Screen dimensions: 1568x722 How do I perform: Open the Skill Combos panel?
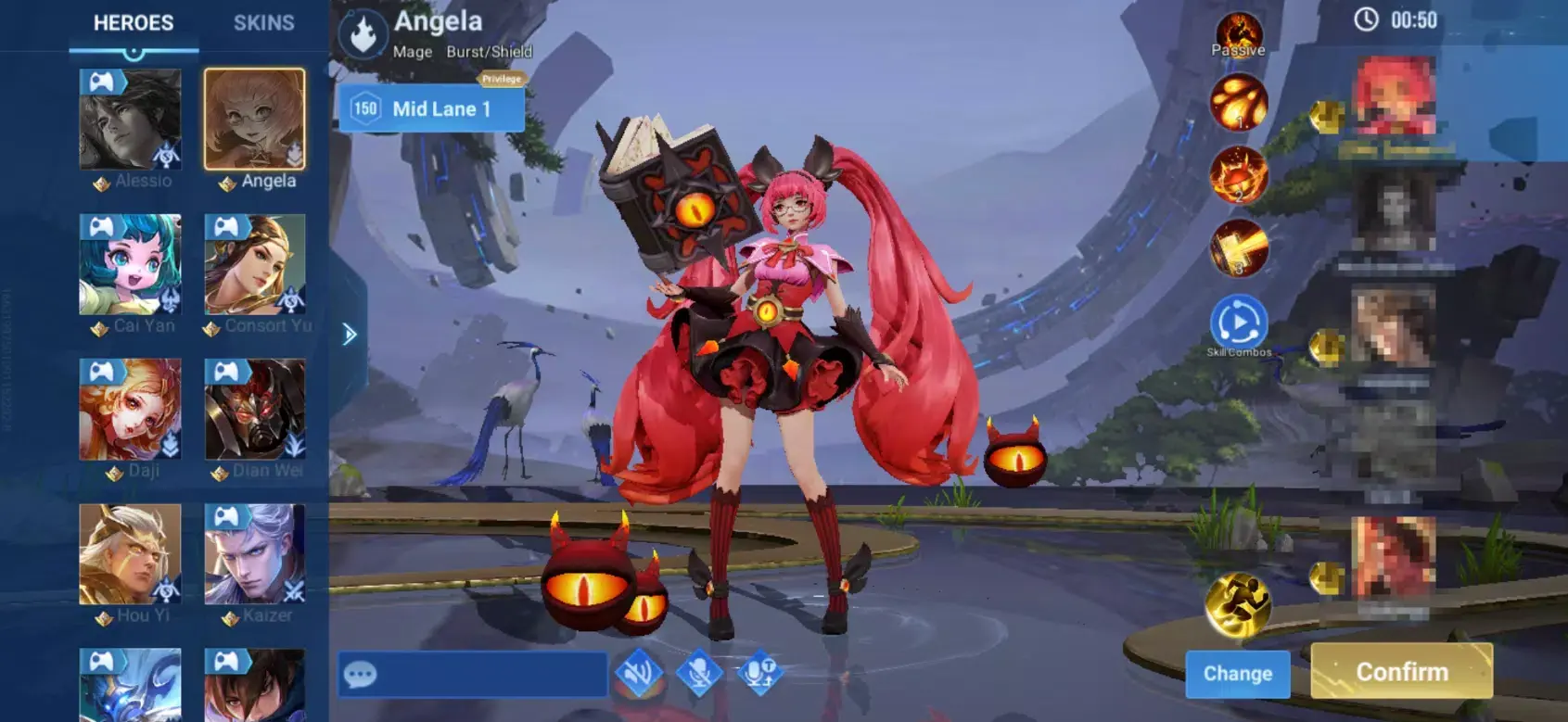coord(1240,321)
